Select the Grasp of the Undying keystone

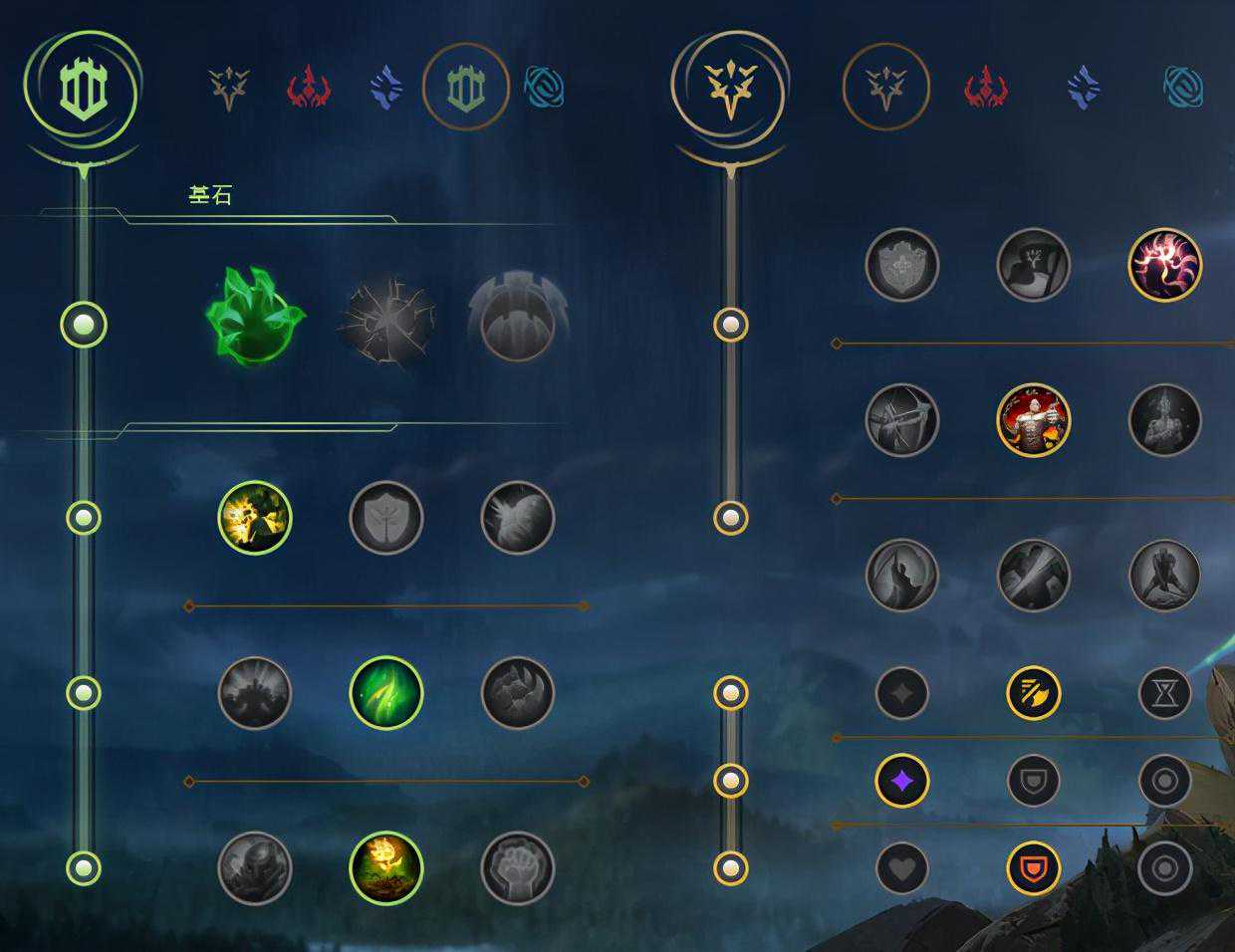(255, 318)
